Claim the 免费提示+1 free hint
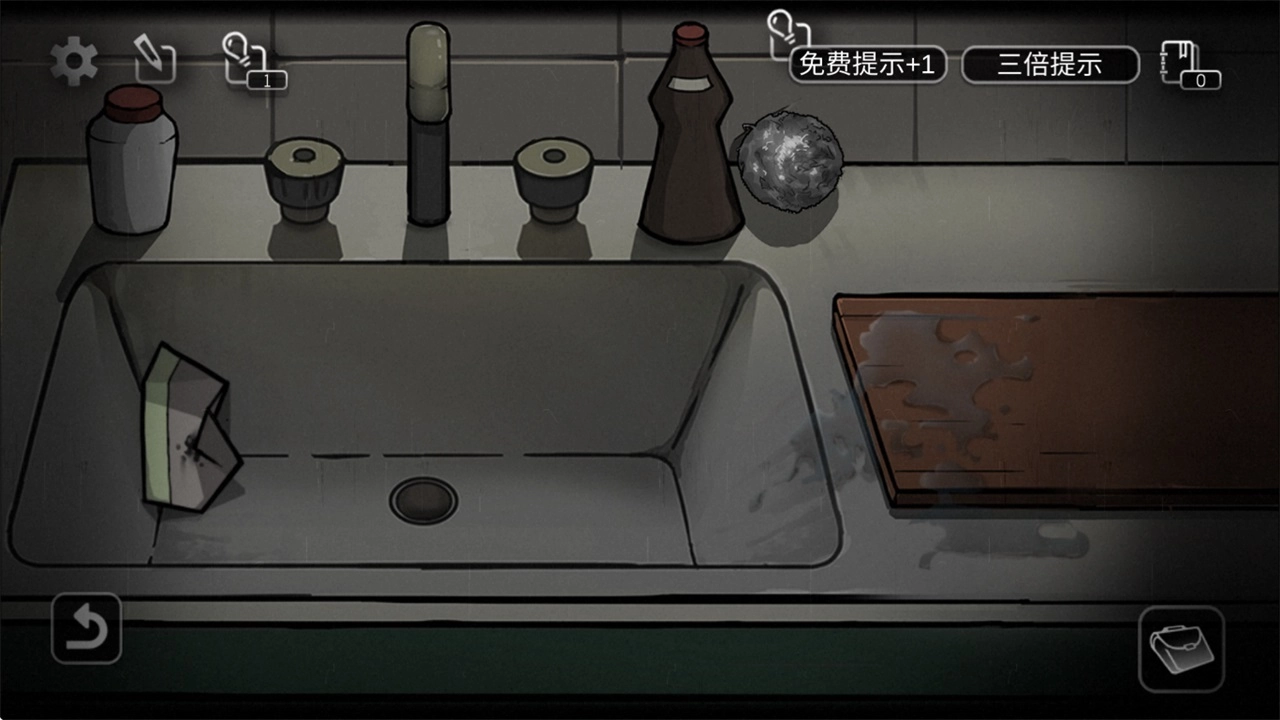This screenshot has height=720, width=1280. (867, 65)
